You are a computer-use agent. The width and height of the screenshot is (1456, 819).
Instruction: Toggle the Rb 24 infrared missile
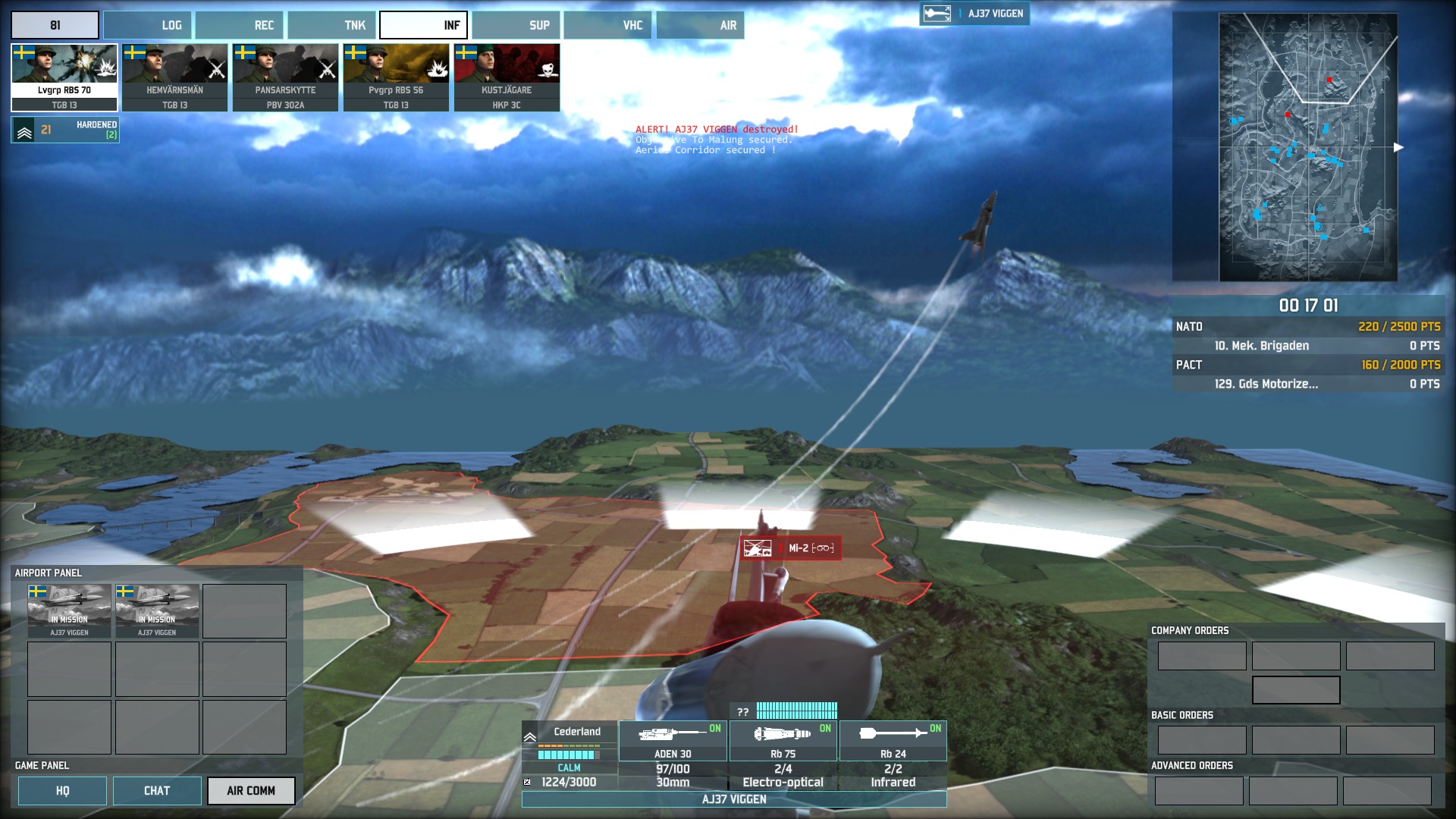pyautogui.click(x=893, y=740)
